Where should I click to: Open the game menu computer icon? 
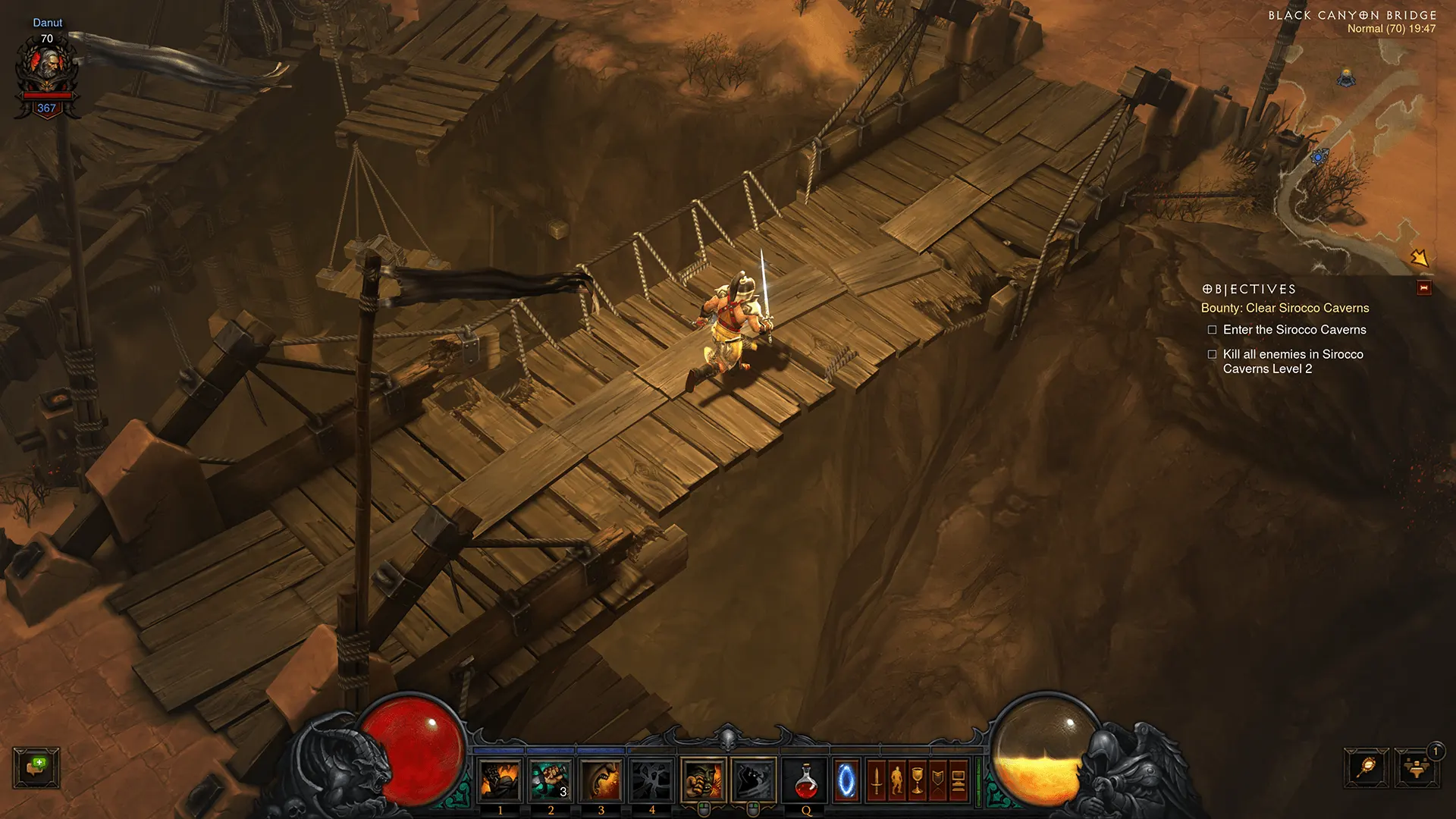[x=958, y=780]
